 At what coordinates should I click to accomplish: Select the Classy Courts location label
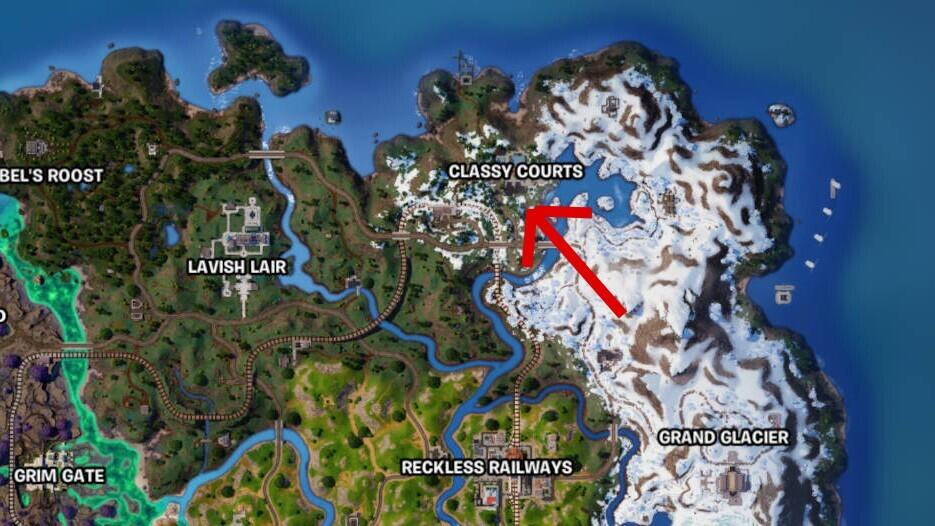[x=514, y=172]
